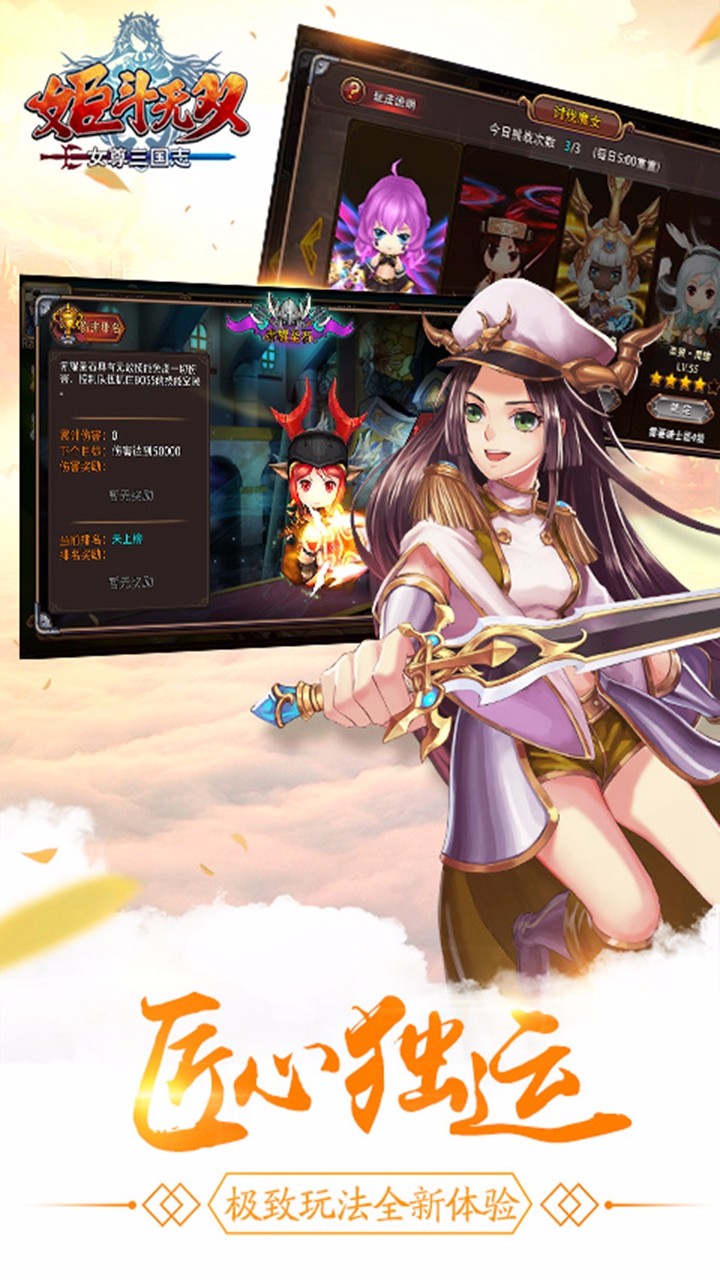Viewport: 720px width, 1280px height.
Task: Open the trophy damage ranking button
Action: [69, 326]
